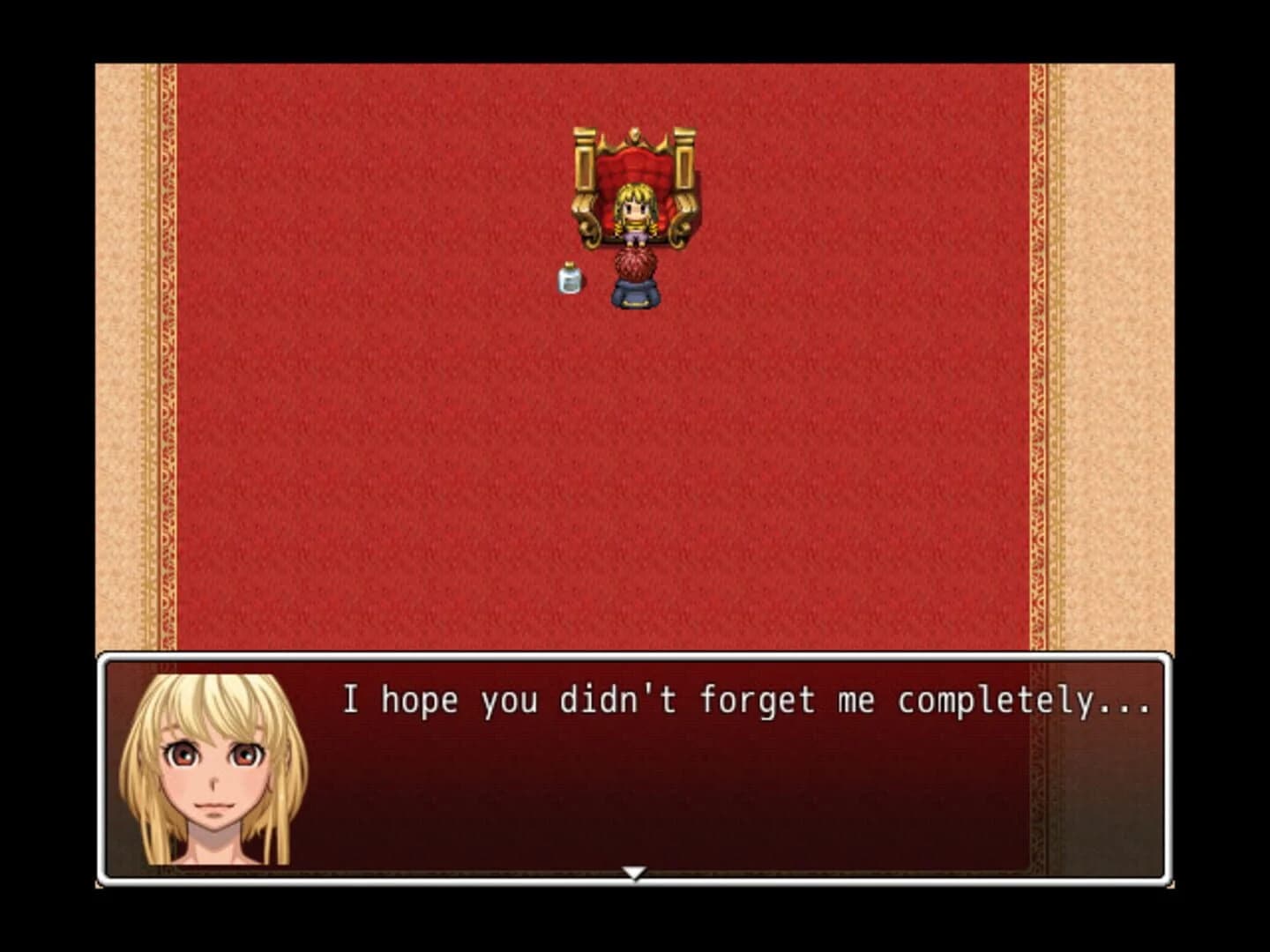
Task: Click the crown ornament atop the throne
Action: pos(633,132)
